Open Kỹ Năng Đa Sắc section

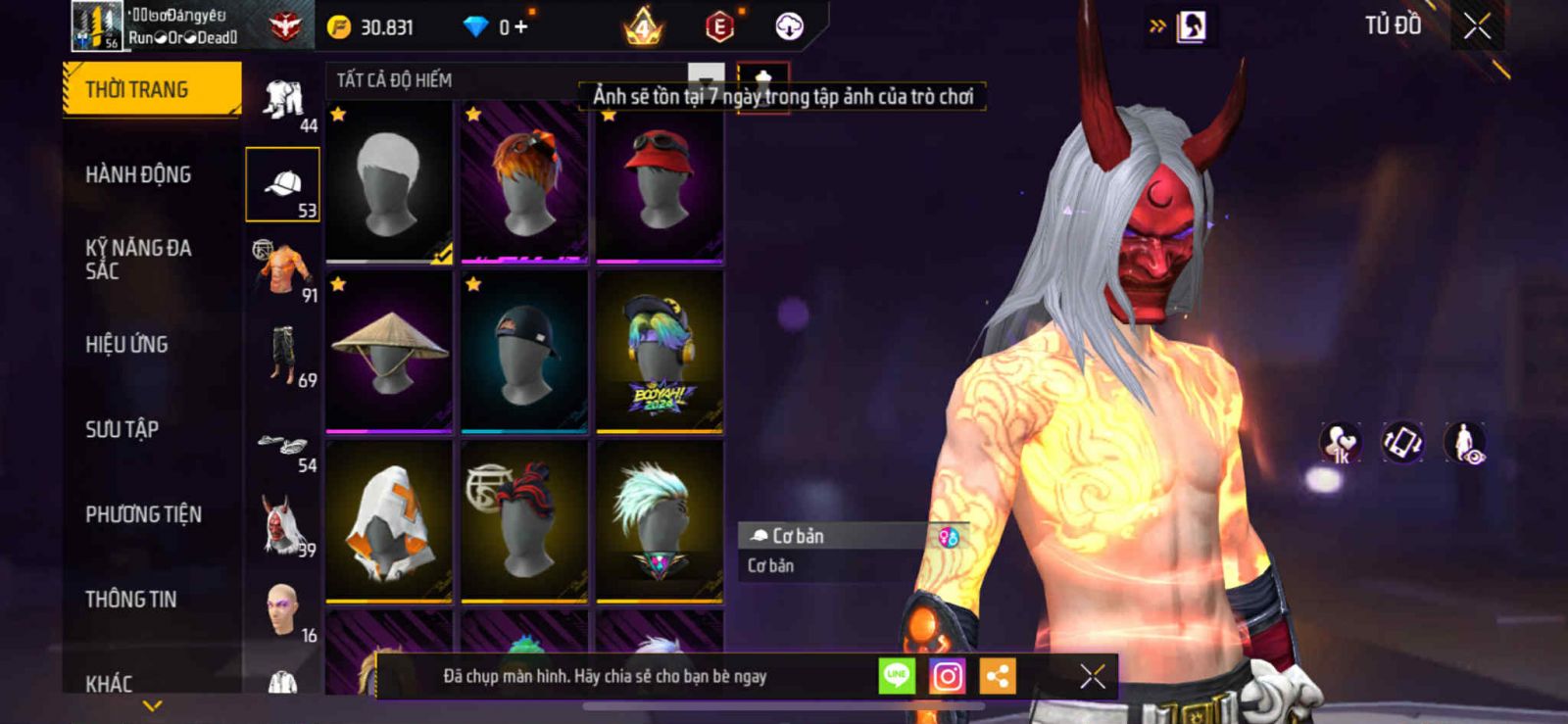138,260
